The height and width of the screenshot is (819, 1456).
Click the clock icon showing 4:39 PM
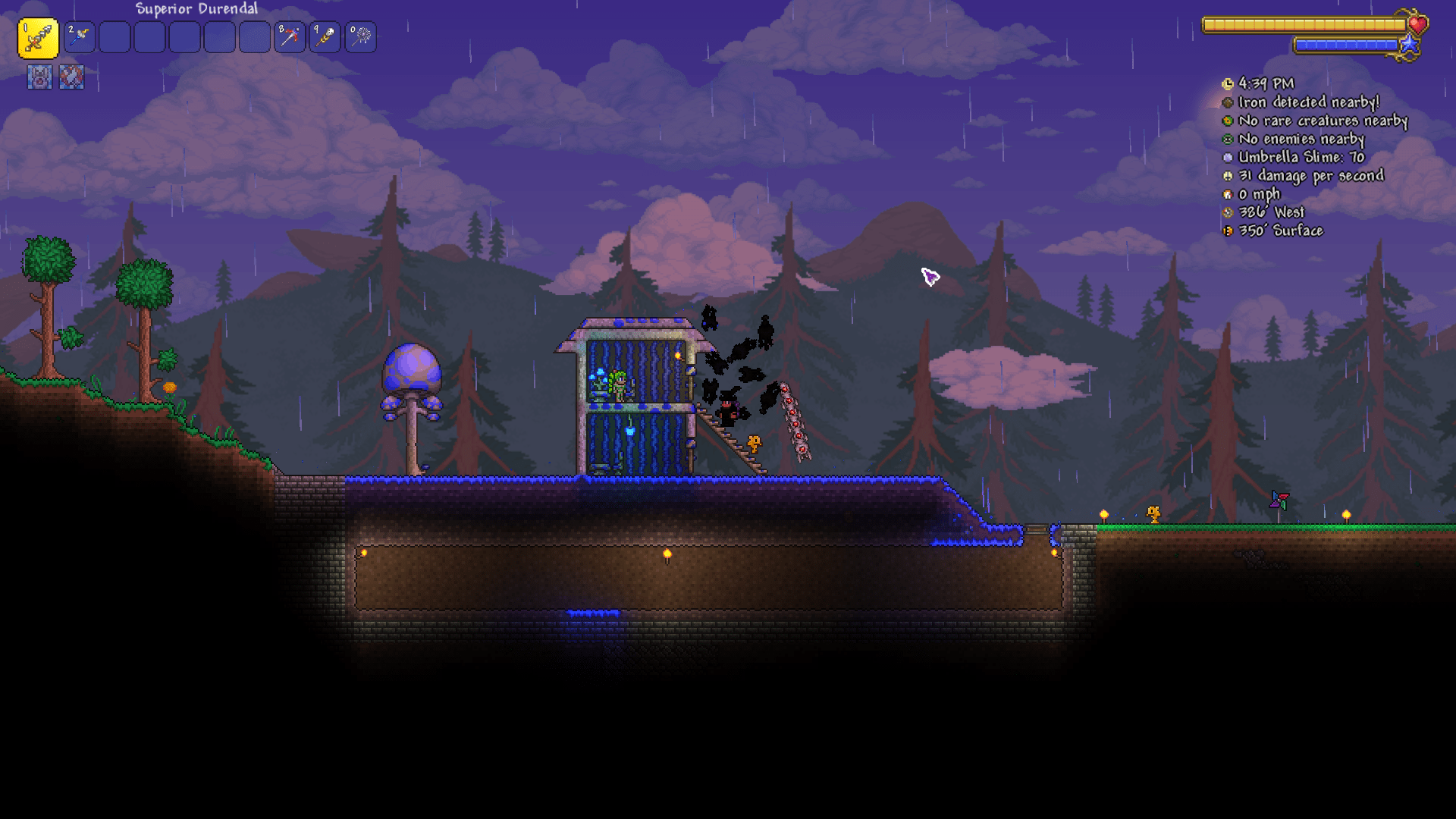(x=1229, y=84)
